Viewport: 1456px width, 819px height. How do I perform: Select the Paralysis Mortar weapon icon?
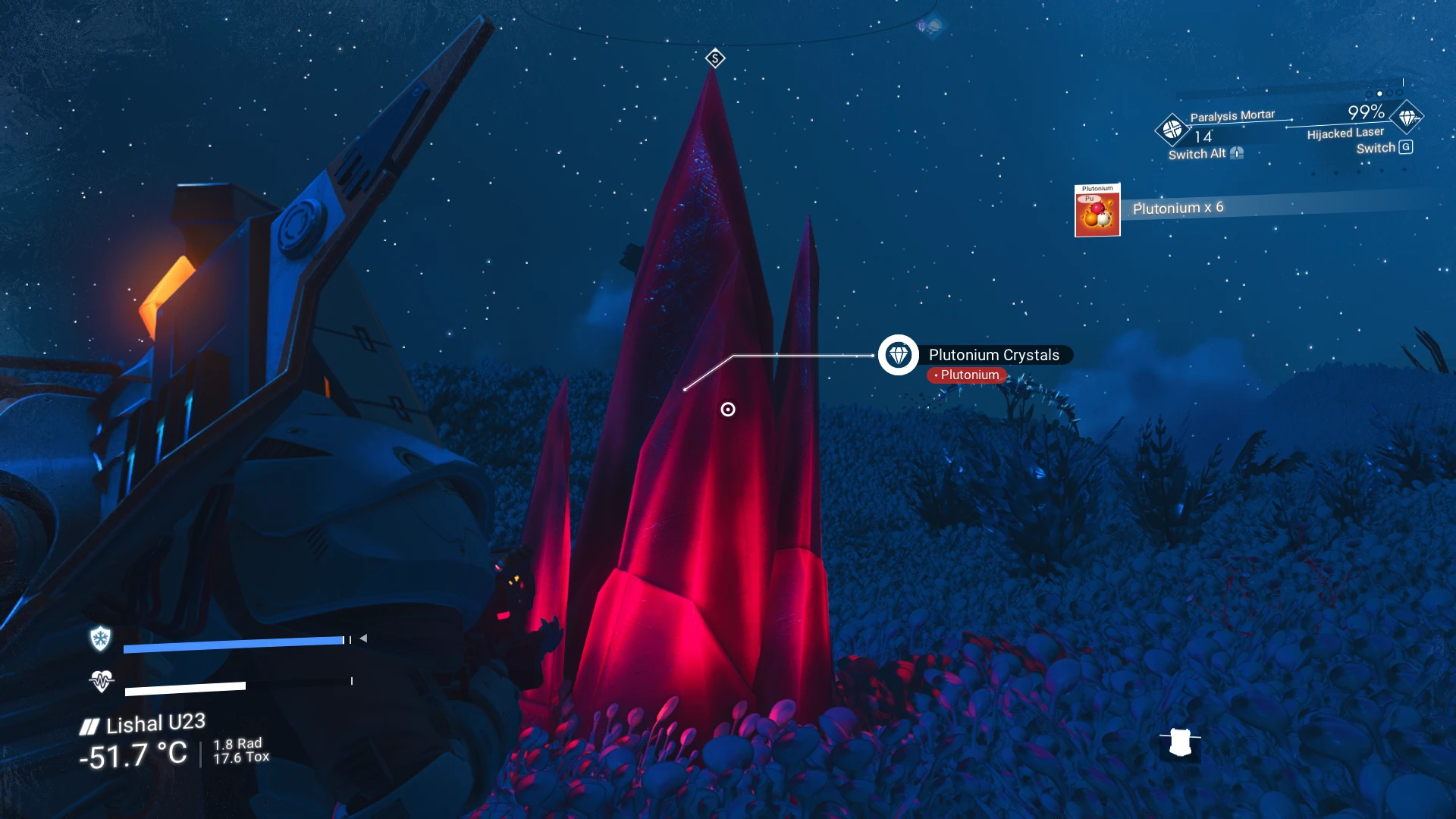(x=1171, y=130)
